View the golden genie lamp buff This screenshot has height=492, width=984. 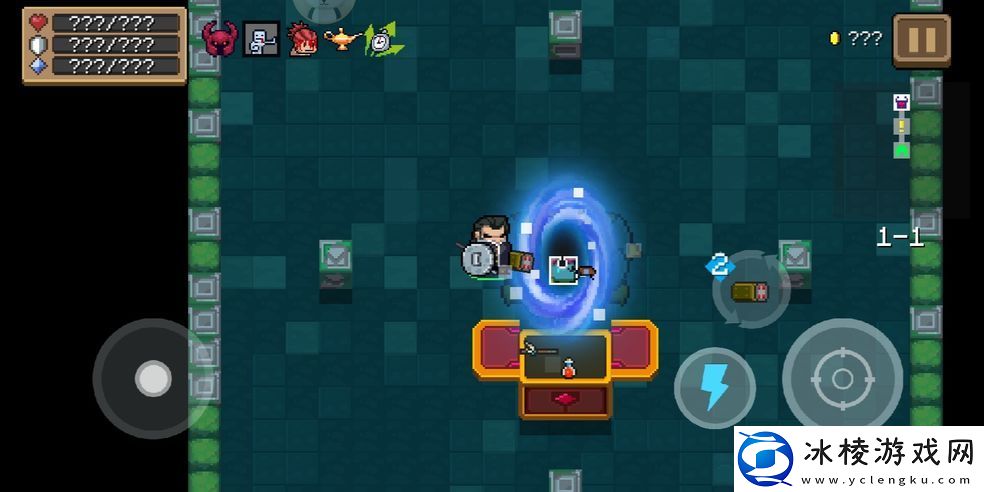[x=341, y=40]
